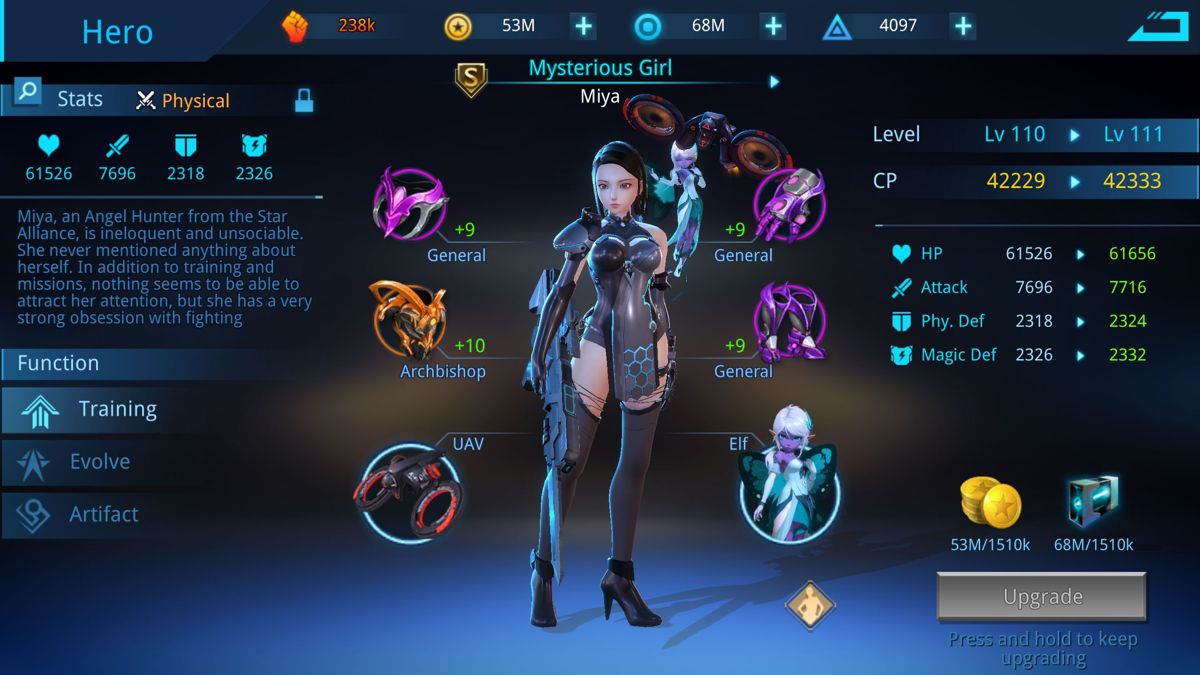This screenshot has height=675, width=1200.
Task: Switch to next hero with the arrow
Action: point(774,82)
